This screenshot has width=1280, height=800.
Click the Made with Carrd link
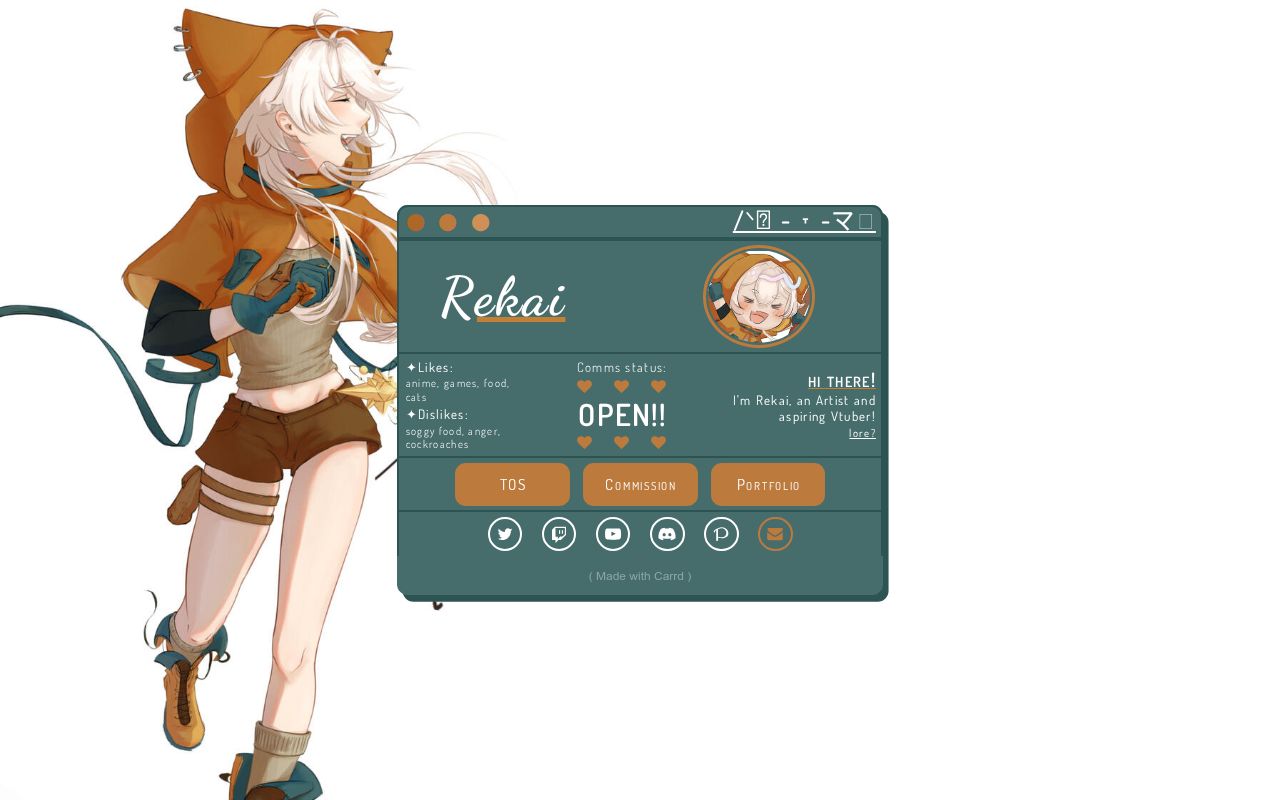640,576
